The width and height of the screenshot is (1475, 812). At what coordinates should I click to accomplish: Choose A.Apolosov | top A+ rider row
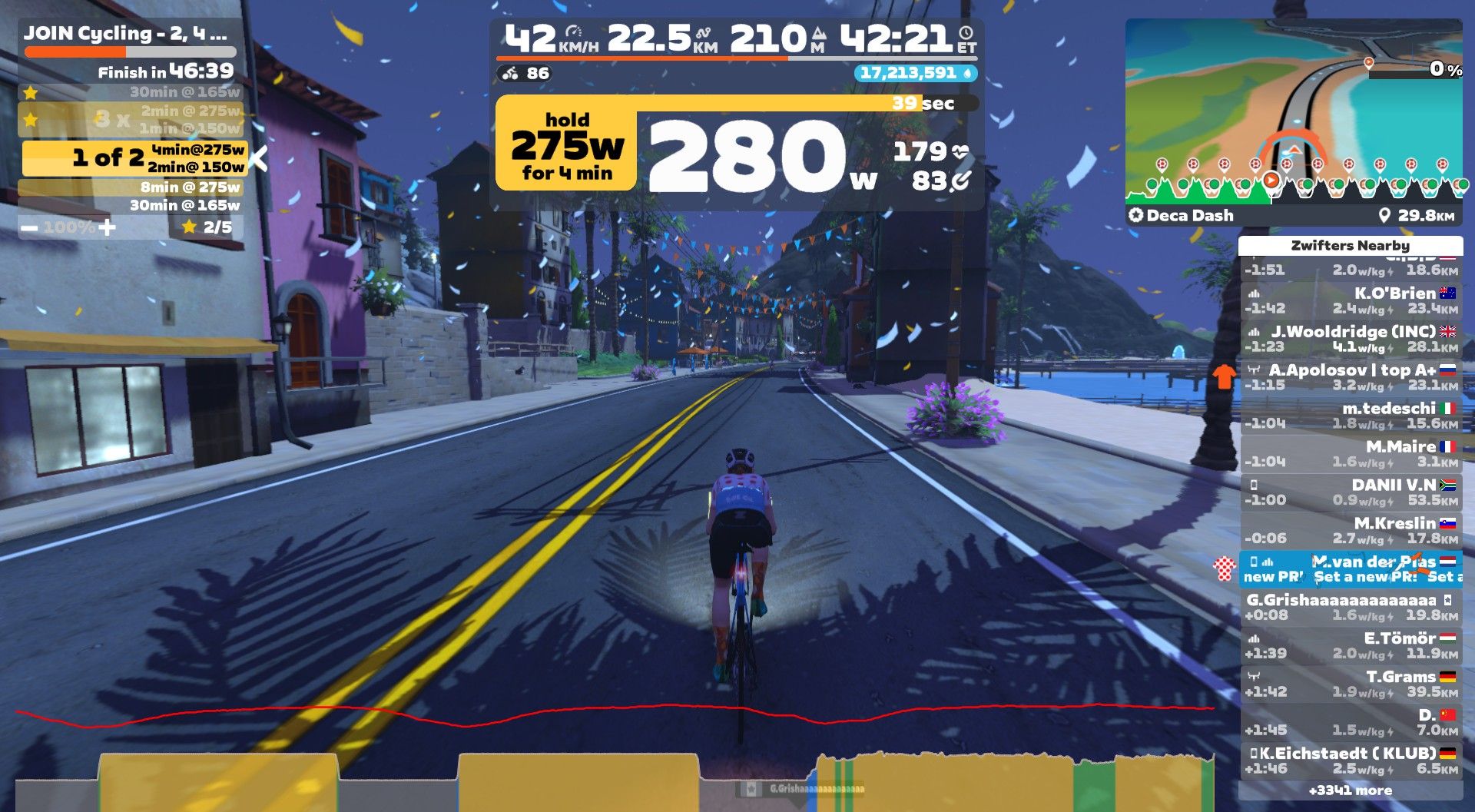(x=1351, y=377)
